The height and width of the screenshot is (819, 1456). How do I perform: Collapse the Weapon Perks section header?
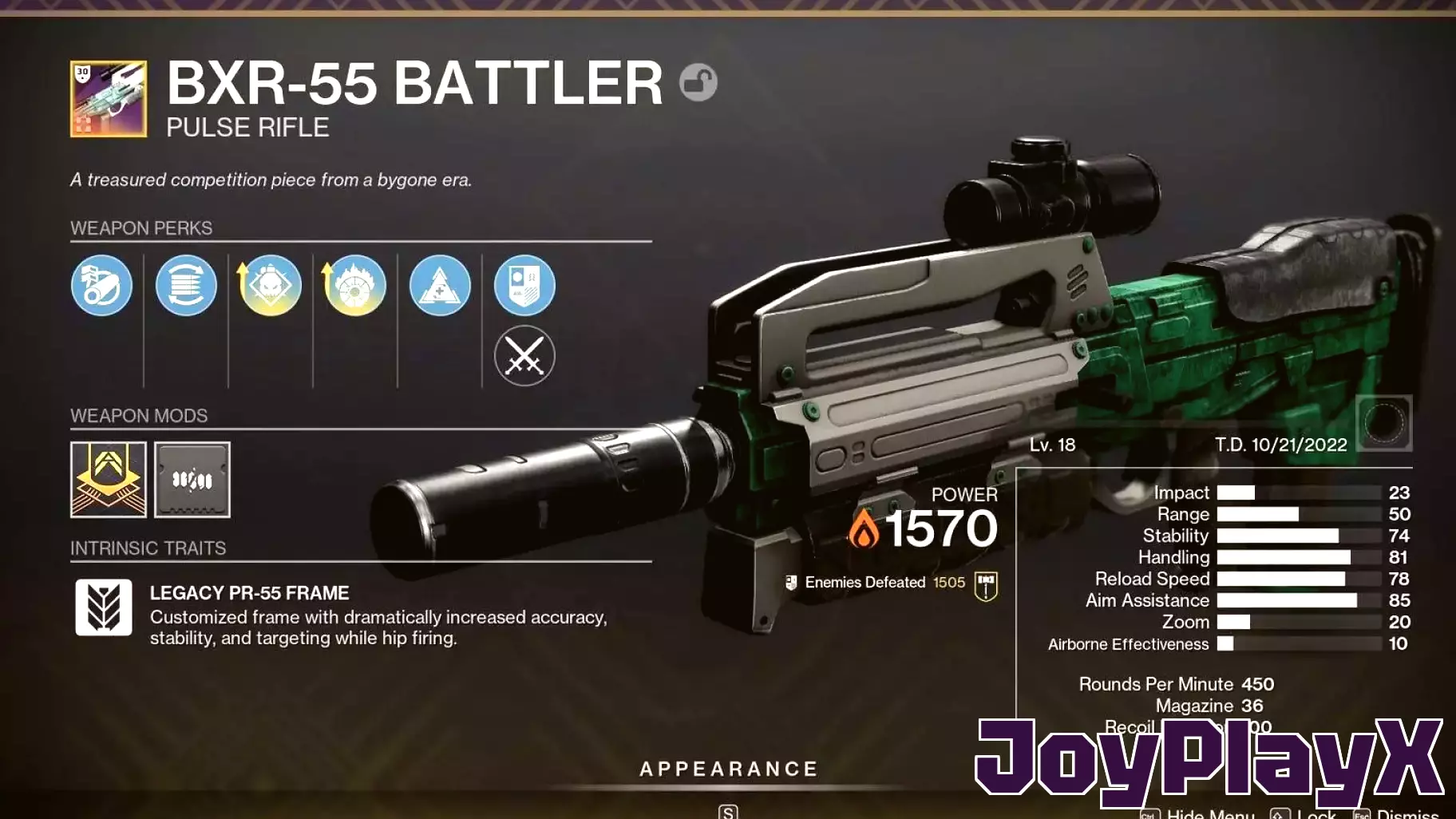pos(141,228)
